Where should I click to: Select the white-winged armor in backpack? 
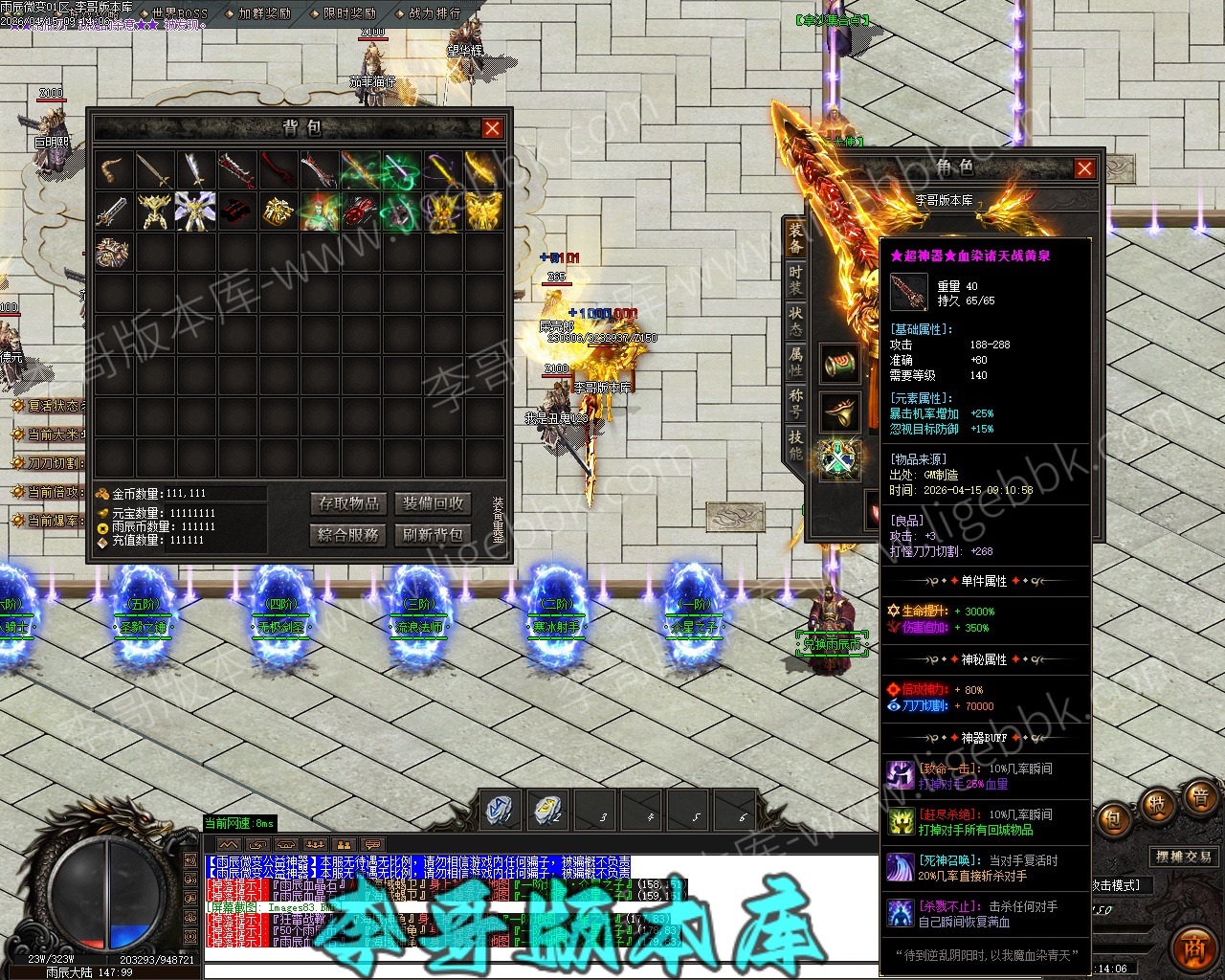pyautogui.click(x=196, y=212)
